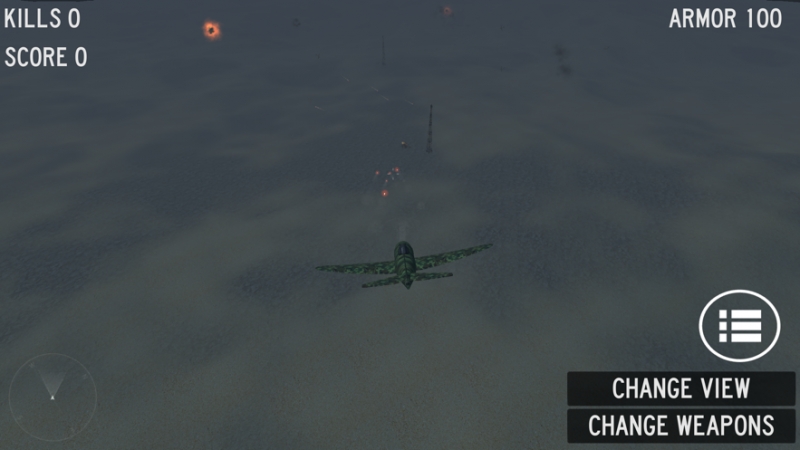
Task: Select the Change Weapons button
Action: pyautogui.click(x=681, y=425)
